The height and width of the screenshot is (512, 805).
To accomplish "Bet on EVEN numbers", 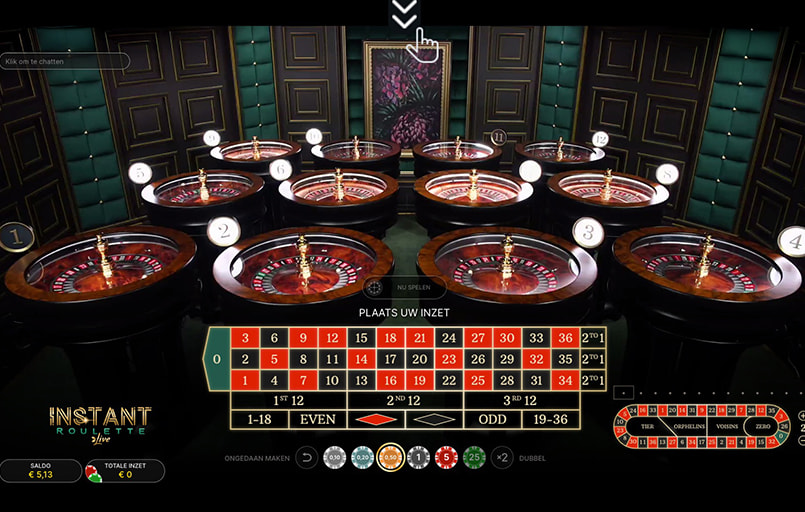I will click(318, 420).
